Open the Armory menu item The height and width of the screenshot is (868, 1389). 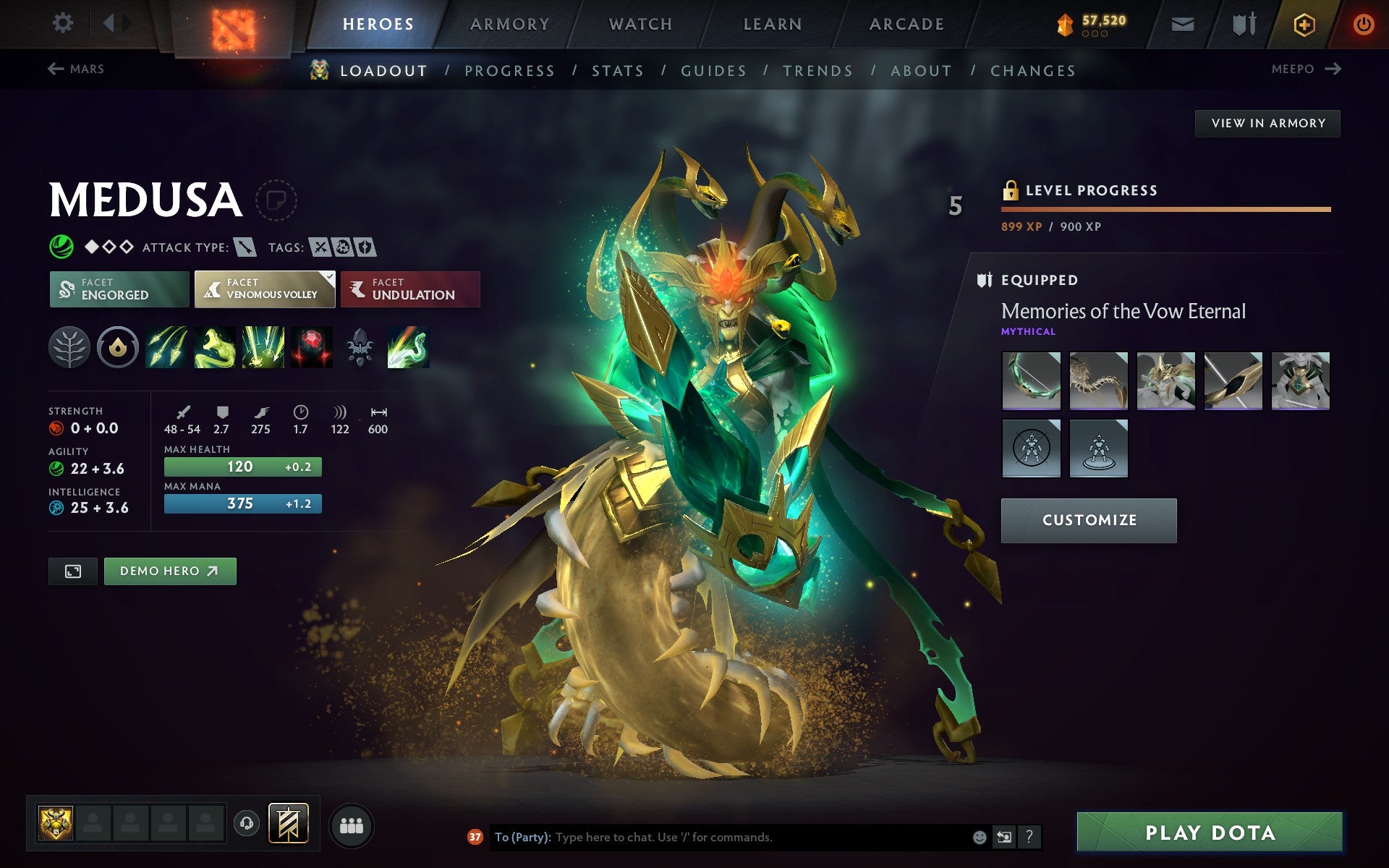click(509, 23)
